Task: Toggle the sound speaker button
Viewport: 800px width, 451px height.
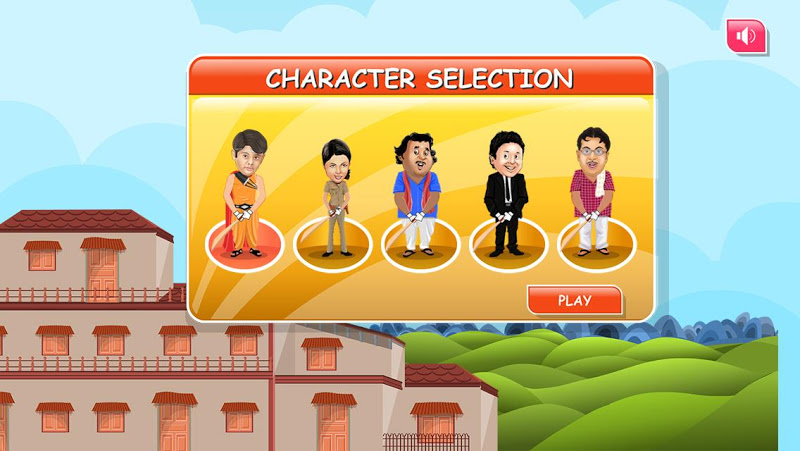Action: pos(746,37)
